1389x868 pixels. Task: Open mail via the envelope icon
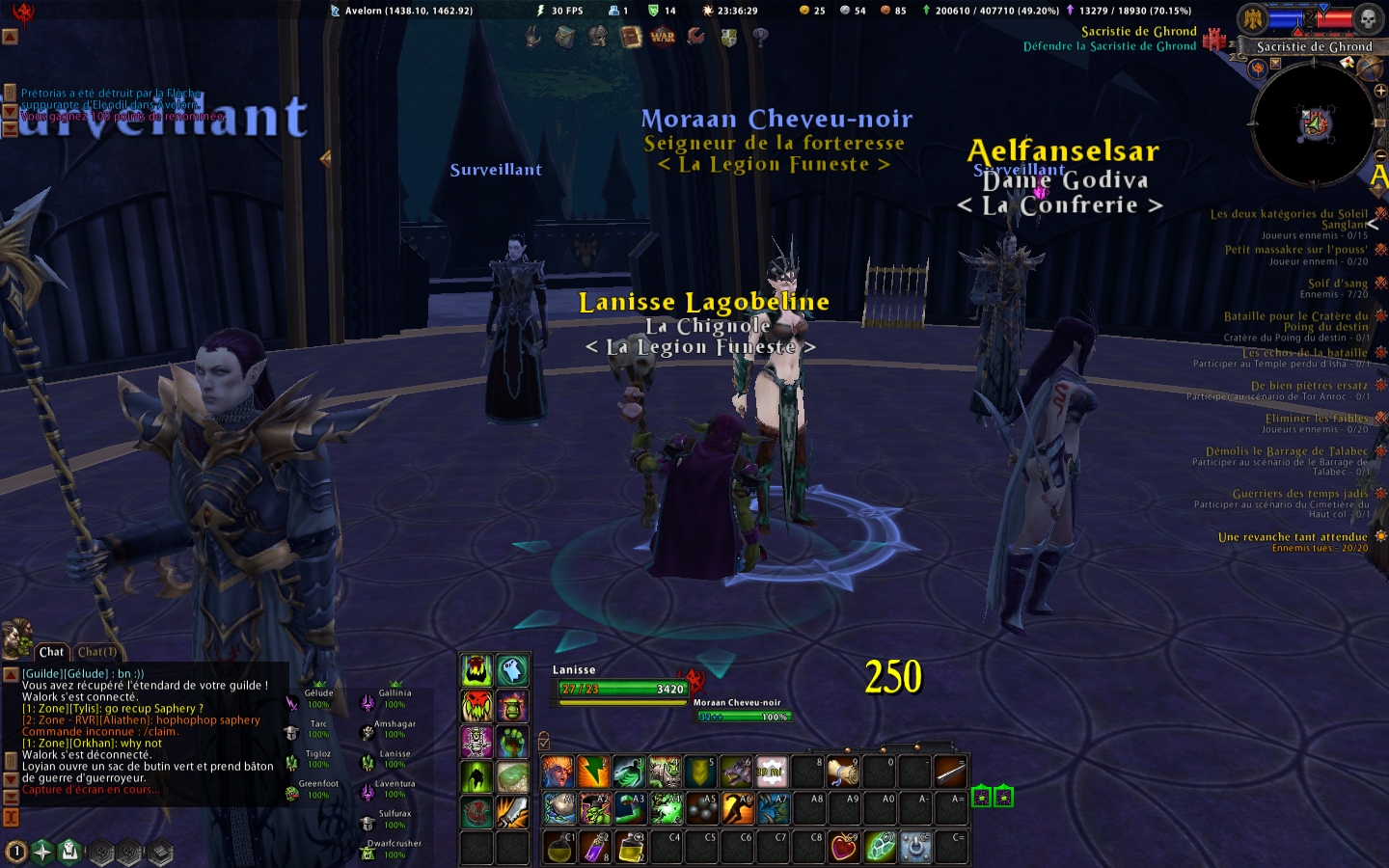pyautogui.click(x=1348, y=64)
